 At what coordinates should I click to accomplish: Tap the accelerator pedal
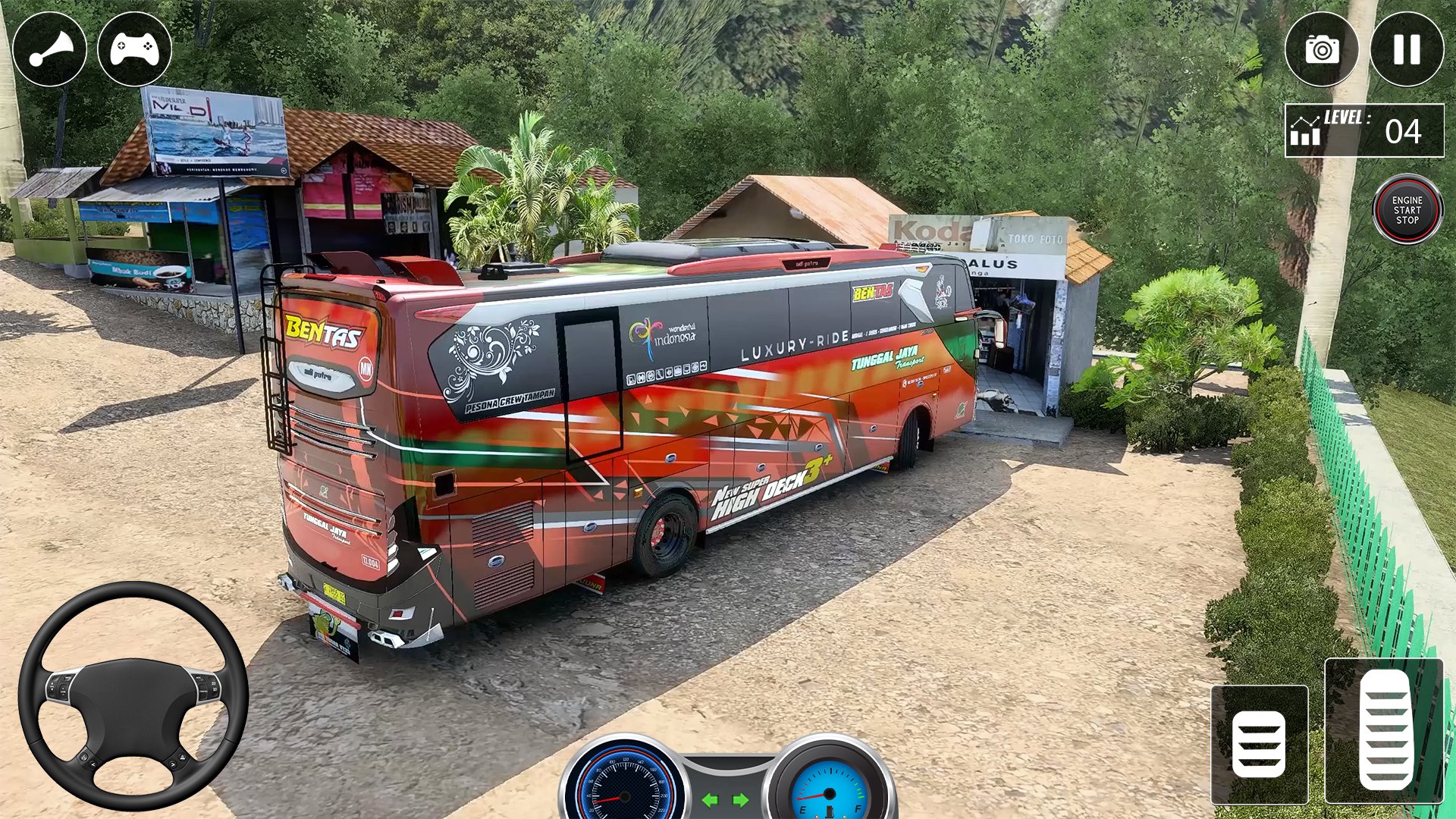point(1385,730)
